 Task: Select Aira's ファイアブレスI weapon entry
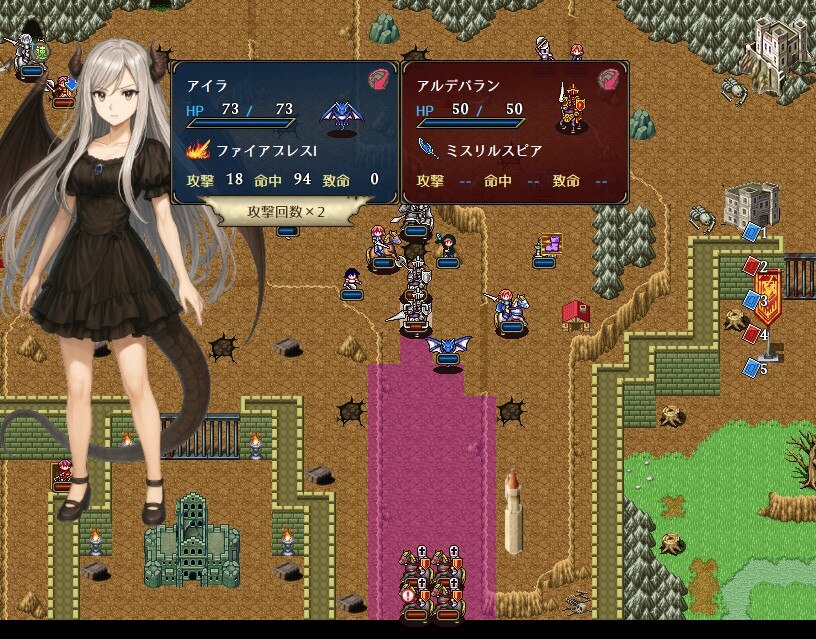(252, 151)
